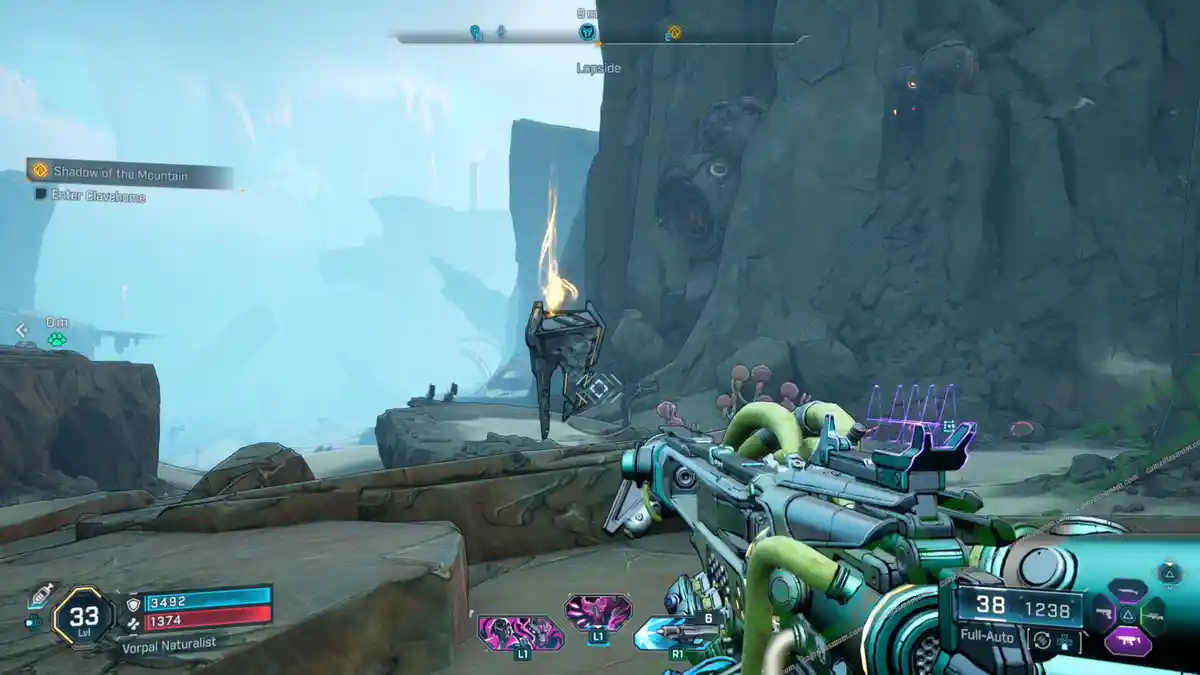Open the level 33 character badge

(x=82, y=615)
